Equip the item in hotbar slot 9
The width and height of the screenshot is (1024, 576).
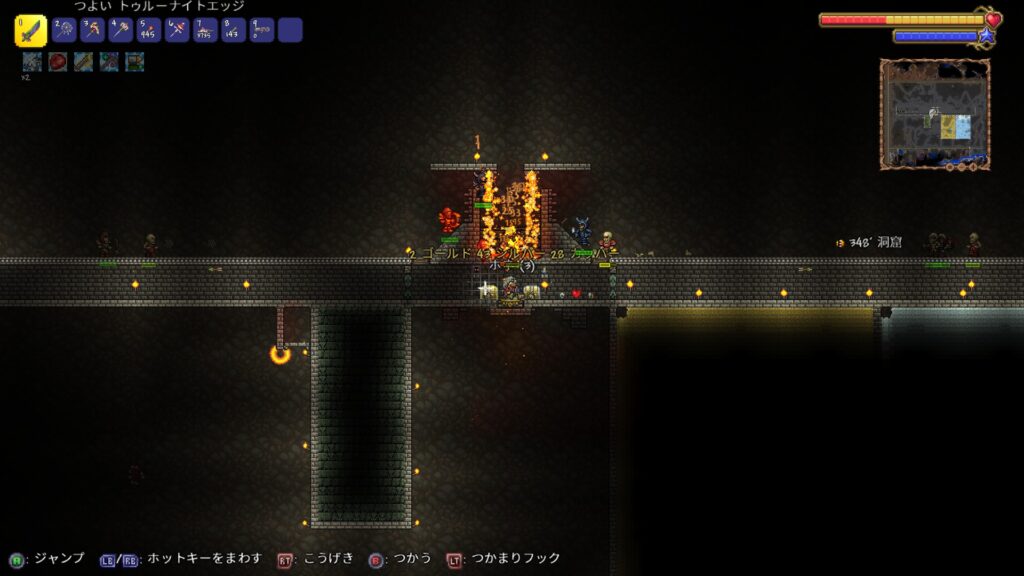pyautogui.click(x=261, y=30)
